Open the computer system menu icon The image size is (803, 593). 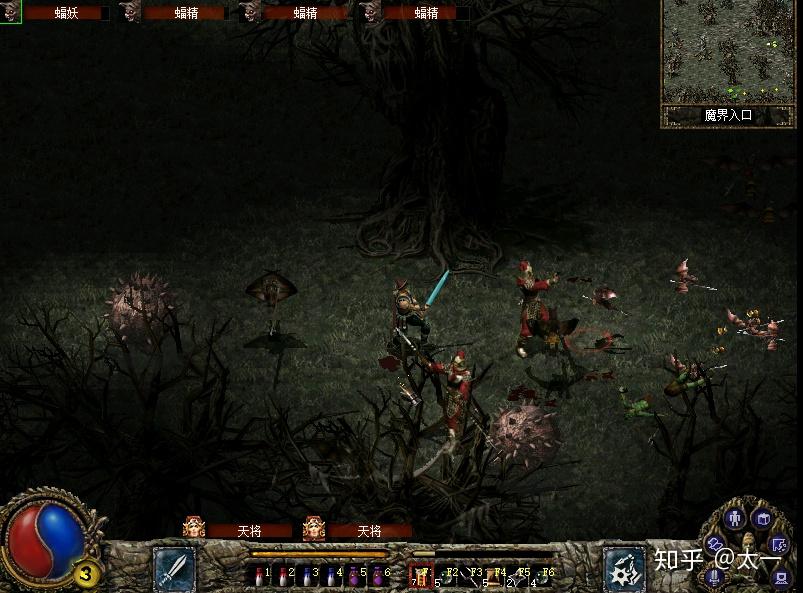pyautogui.click(x=781, y=577)
